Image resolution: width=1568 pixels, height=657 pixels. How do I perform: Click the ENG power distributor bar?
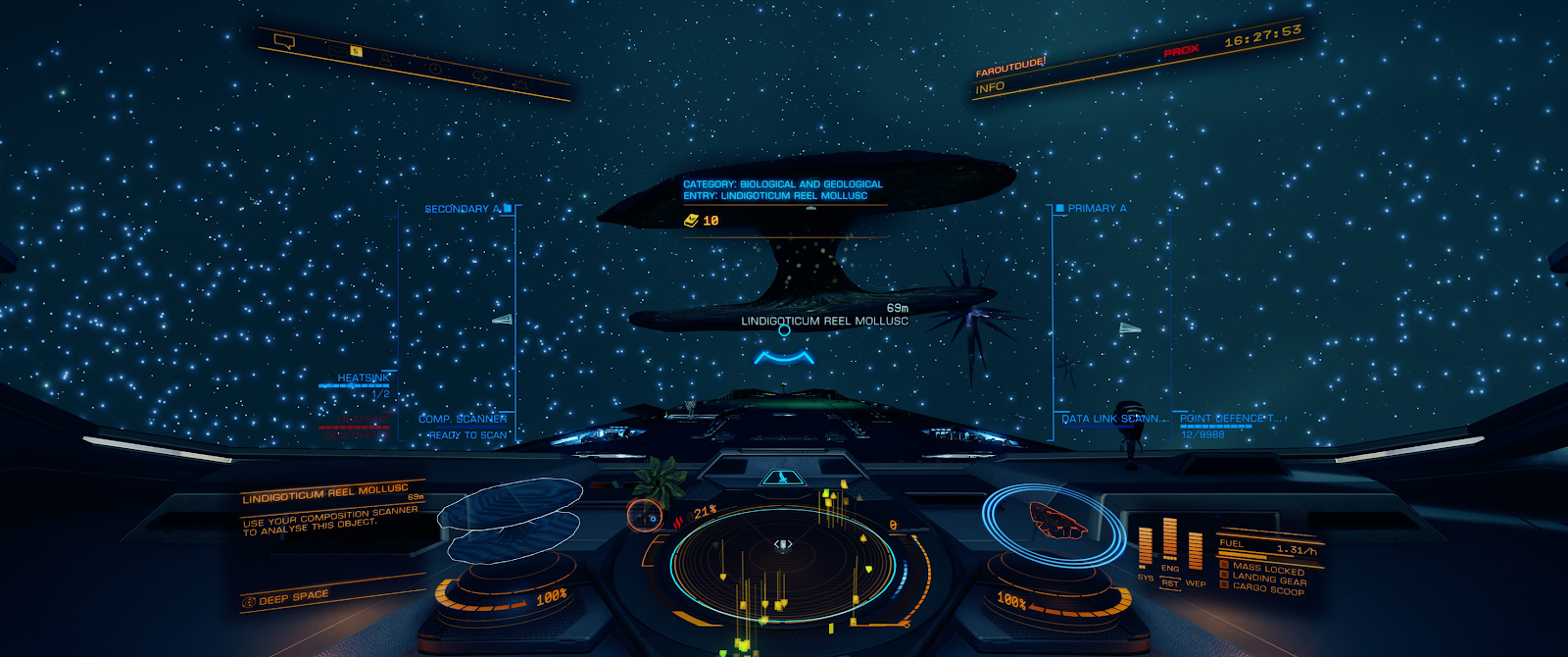point(1170,540)
